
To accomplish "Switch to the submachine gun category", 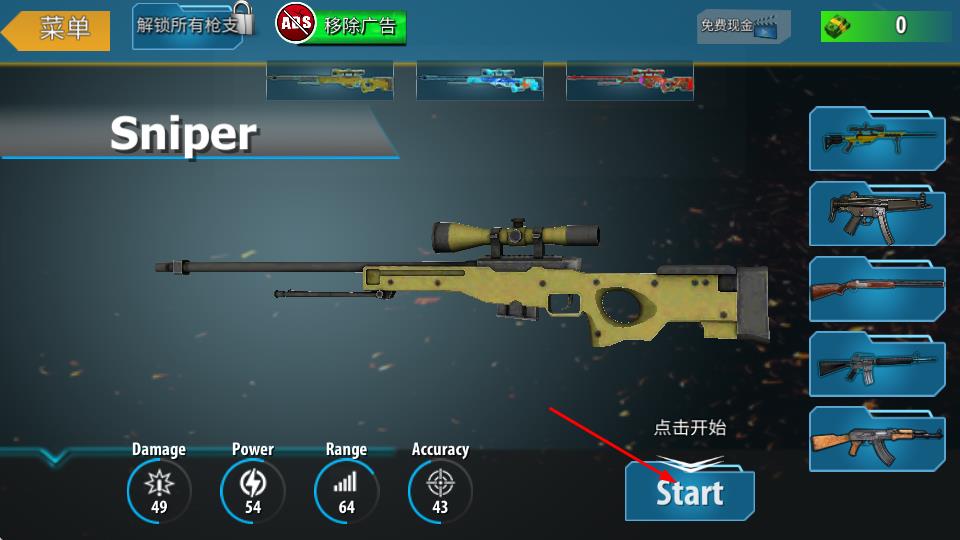I will 877,213.
